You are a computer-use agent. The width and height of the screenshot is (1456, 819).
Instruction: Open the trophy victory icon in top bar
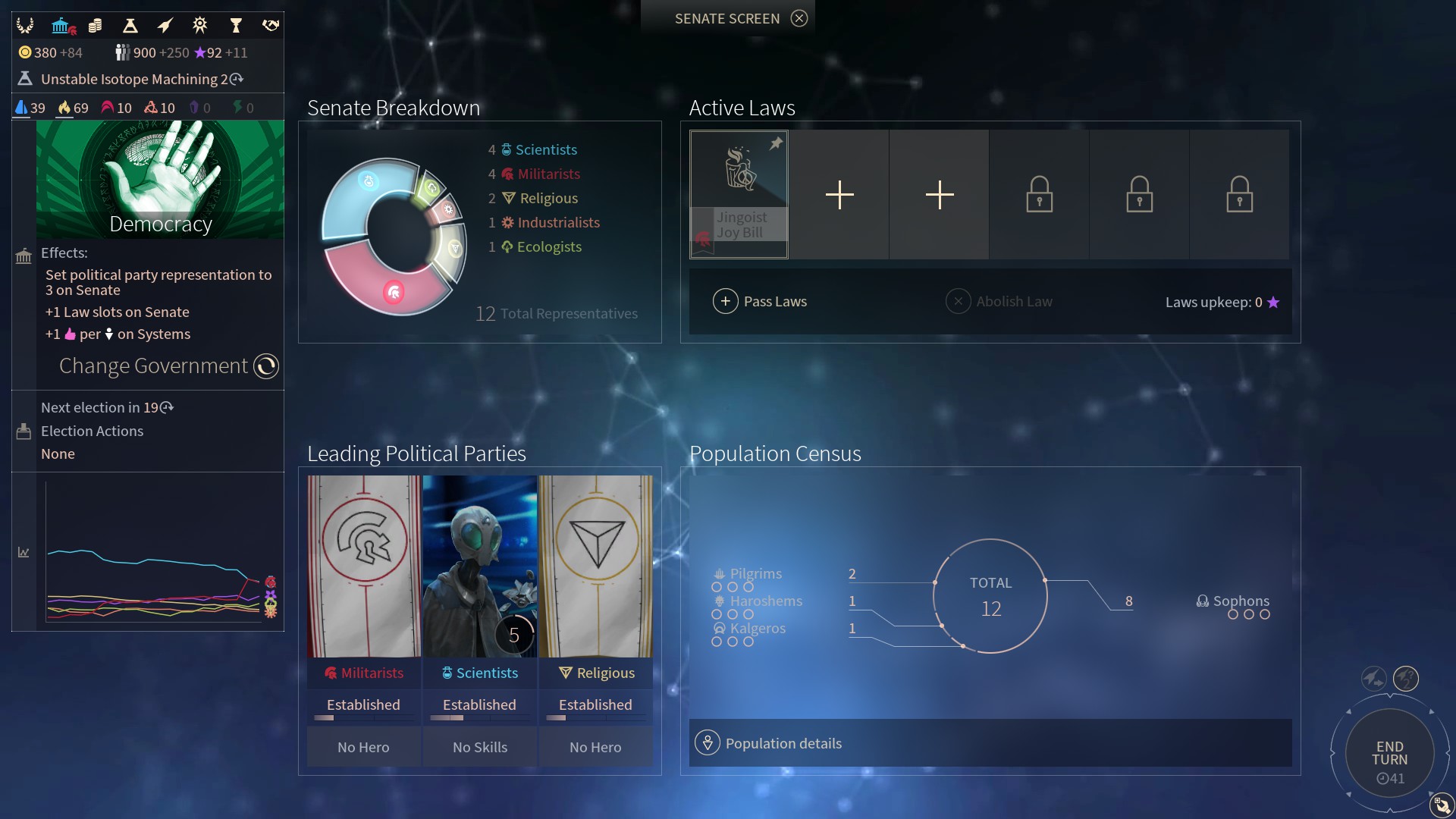[x=236, y=27]
